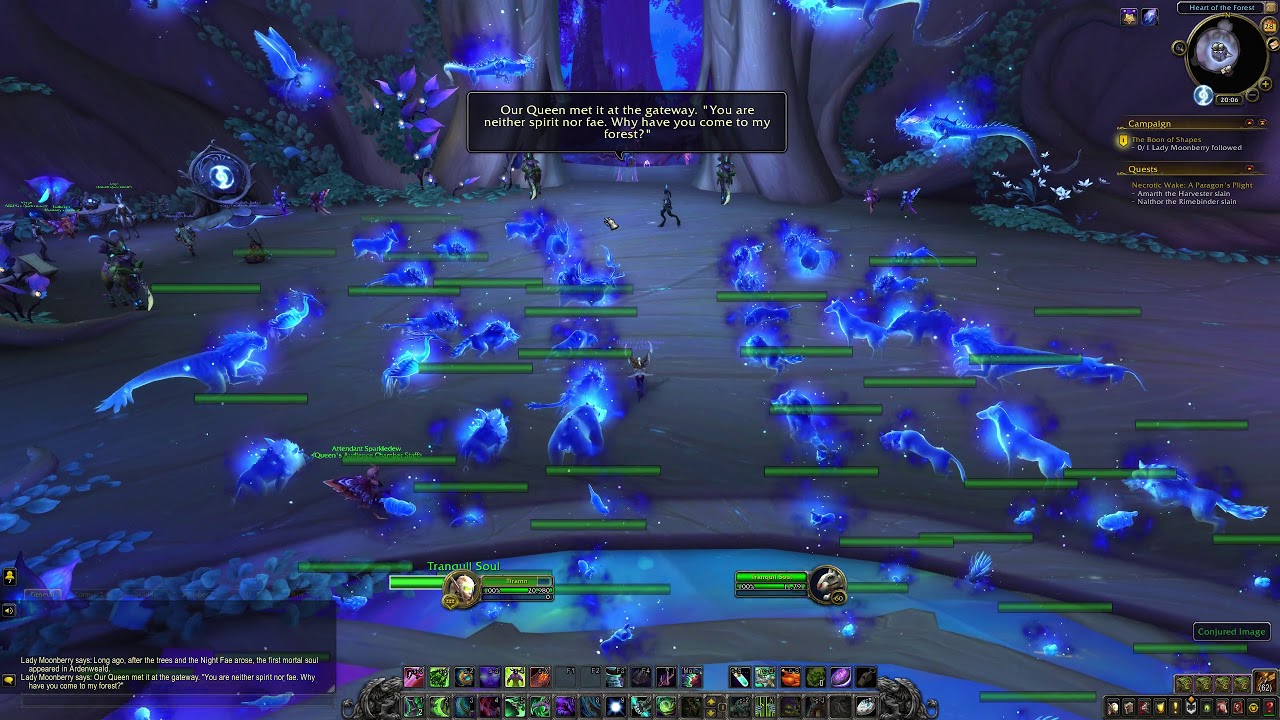Screen dimensions: 1280x720
Task: Open the minimap tracking dropdown
Action: (x=1180, y=48)
